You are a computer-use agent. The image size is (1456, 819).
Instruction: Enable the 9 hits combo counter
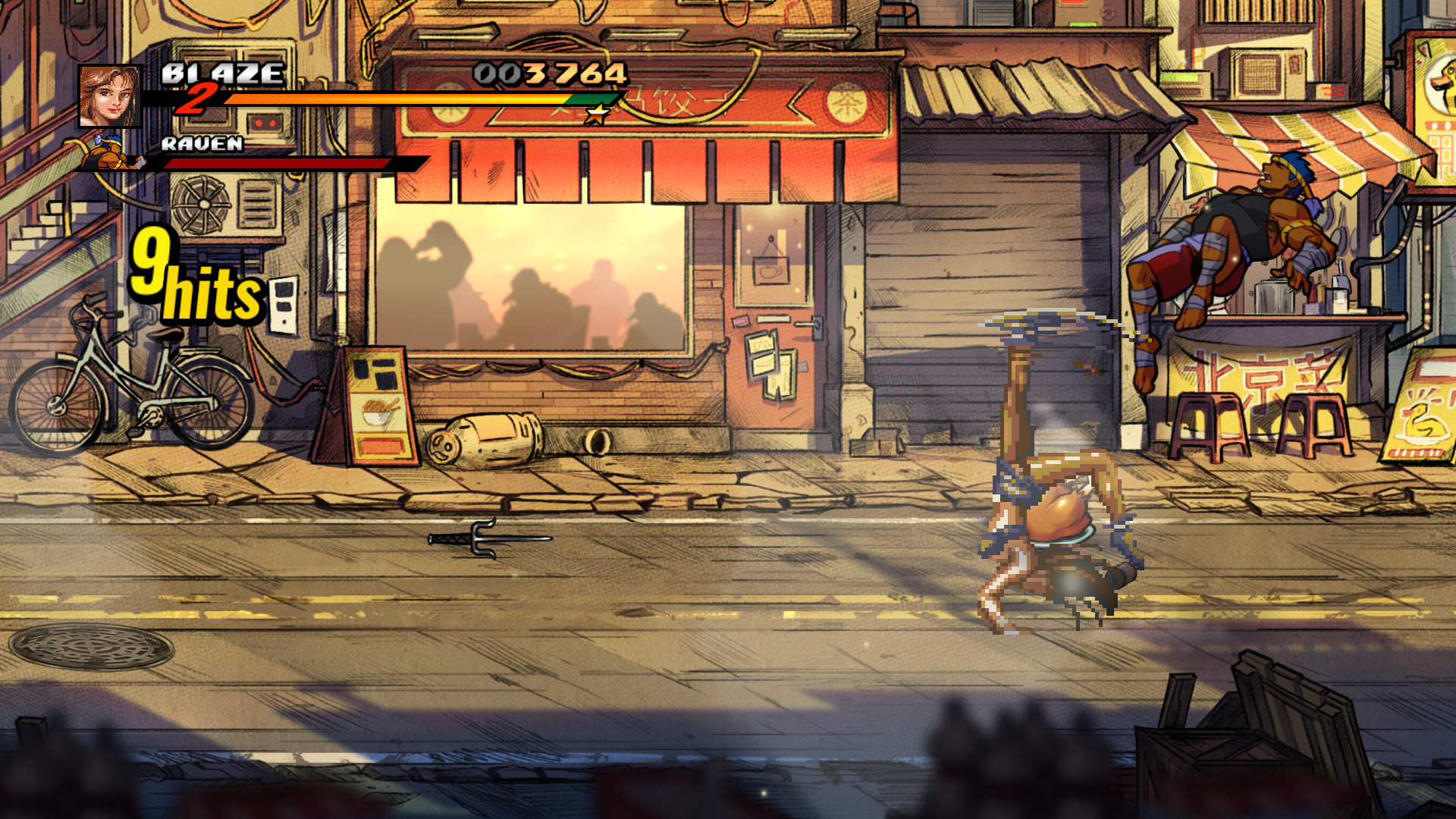(x=193, y=273)
